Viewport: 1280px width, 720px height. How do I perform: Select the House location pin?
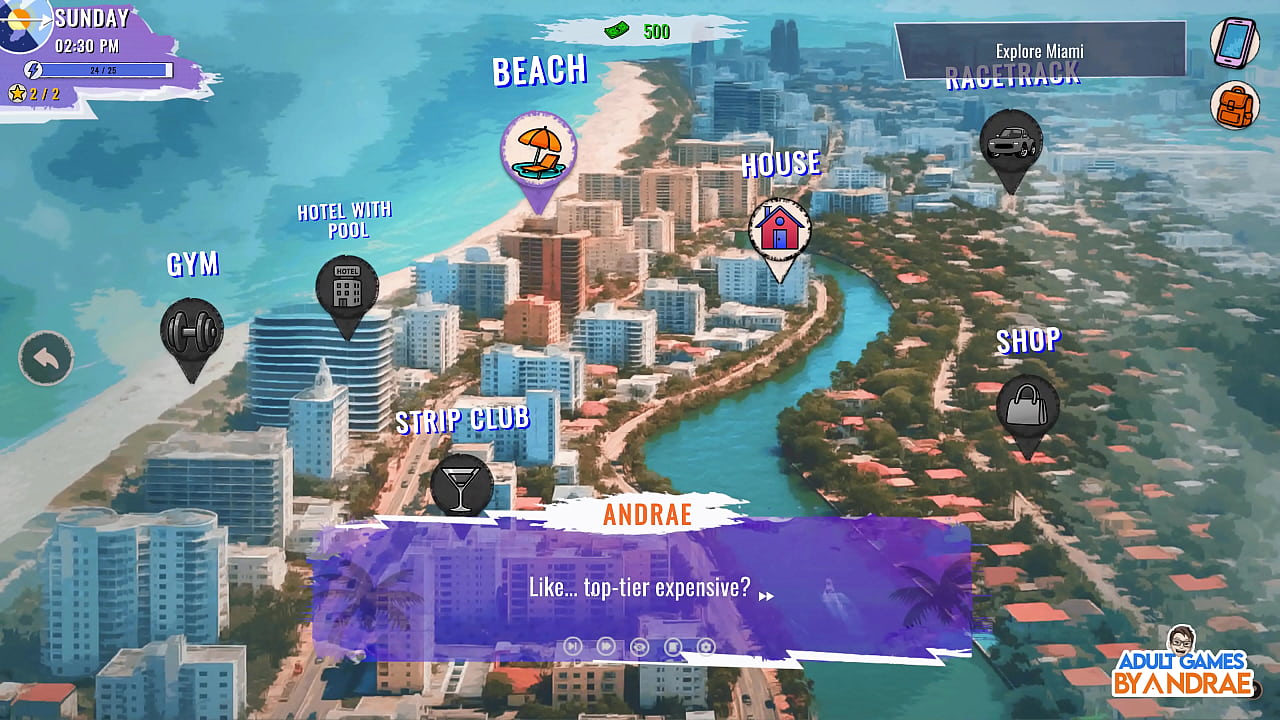[779, 229]
